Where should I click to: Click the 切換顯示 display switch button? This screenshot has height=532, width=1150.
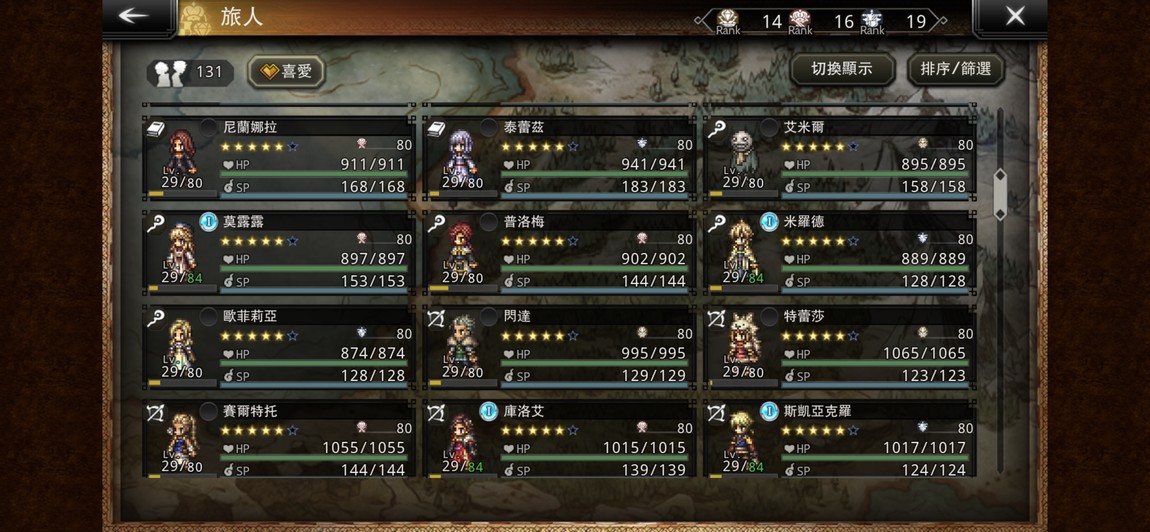(840, 69)
